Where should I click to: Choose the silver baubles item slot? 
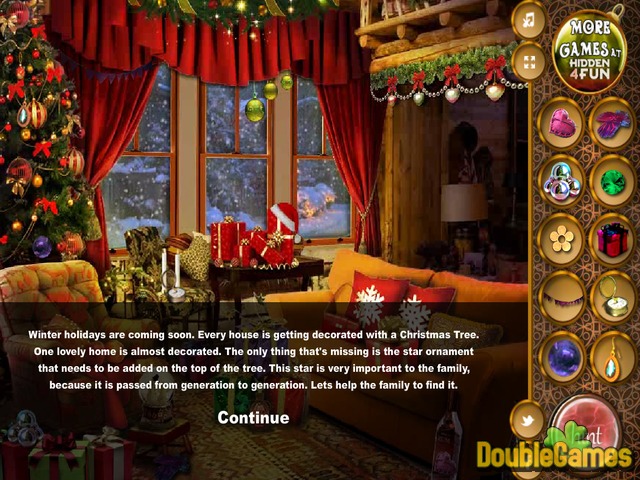click(x=561, y=181)
